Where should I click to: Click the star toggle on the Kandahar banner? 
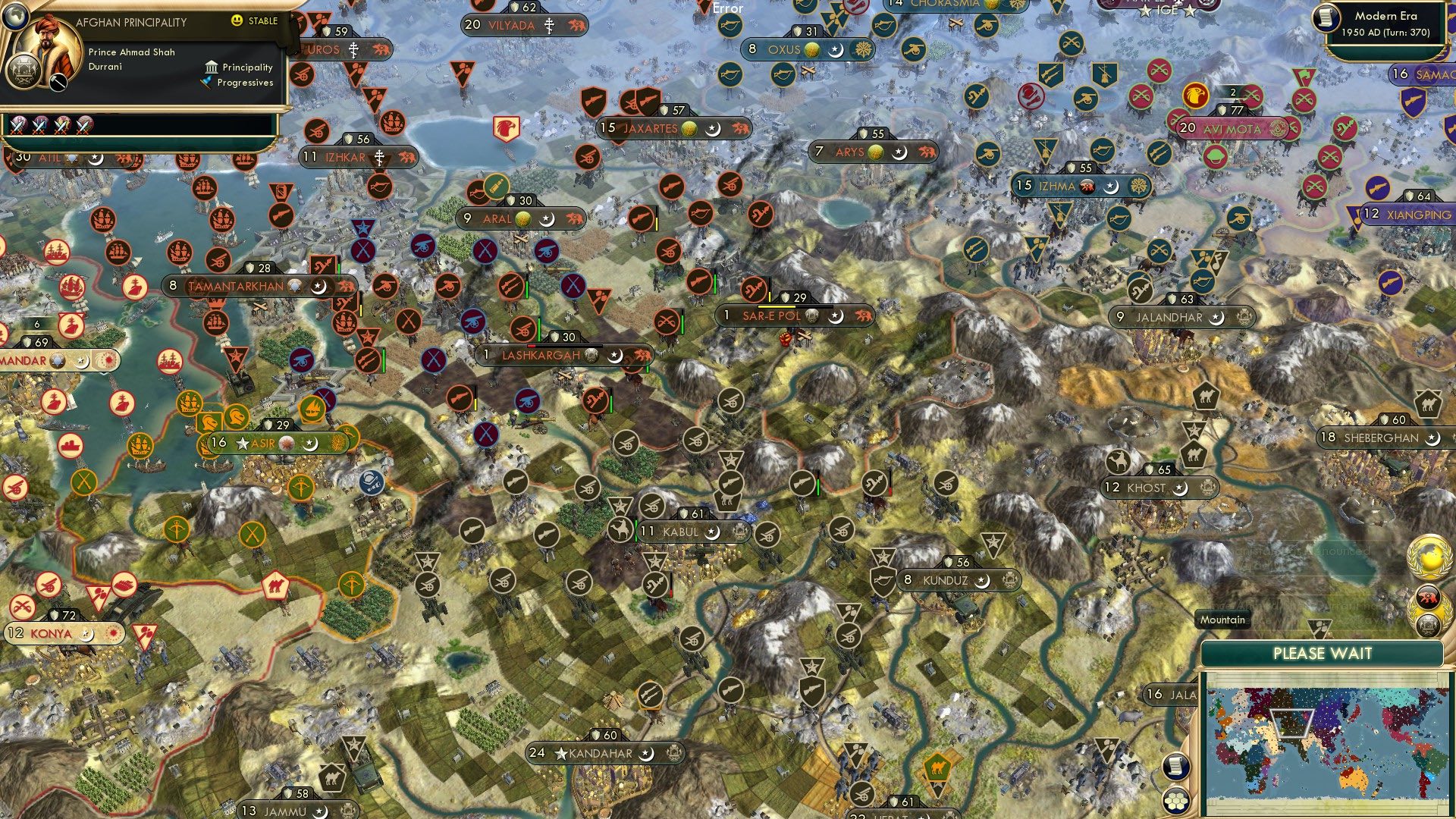pyautogui.click(x=561, y=753)
